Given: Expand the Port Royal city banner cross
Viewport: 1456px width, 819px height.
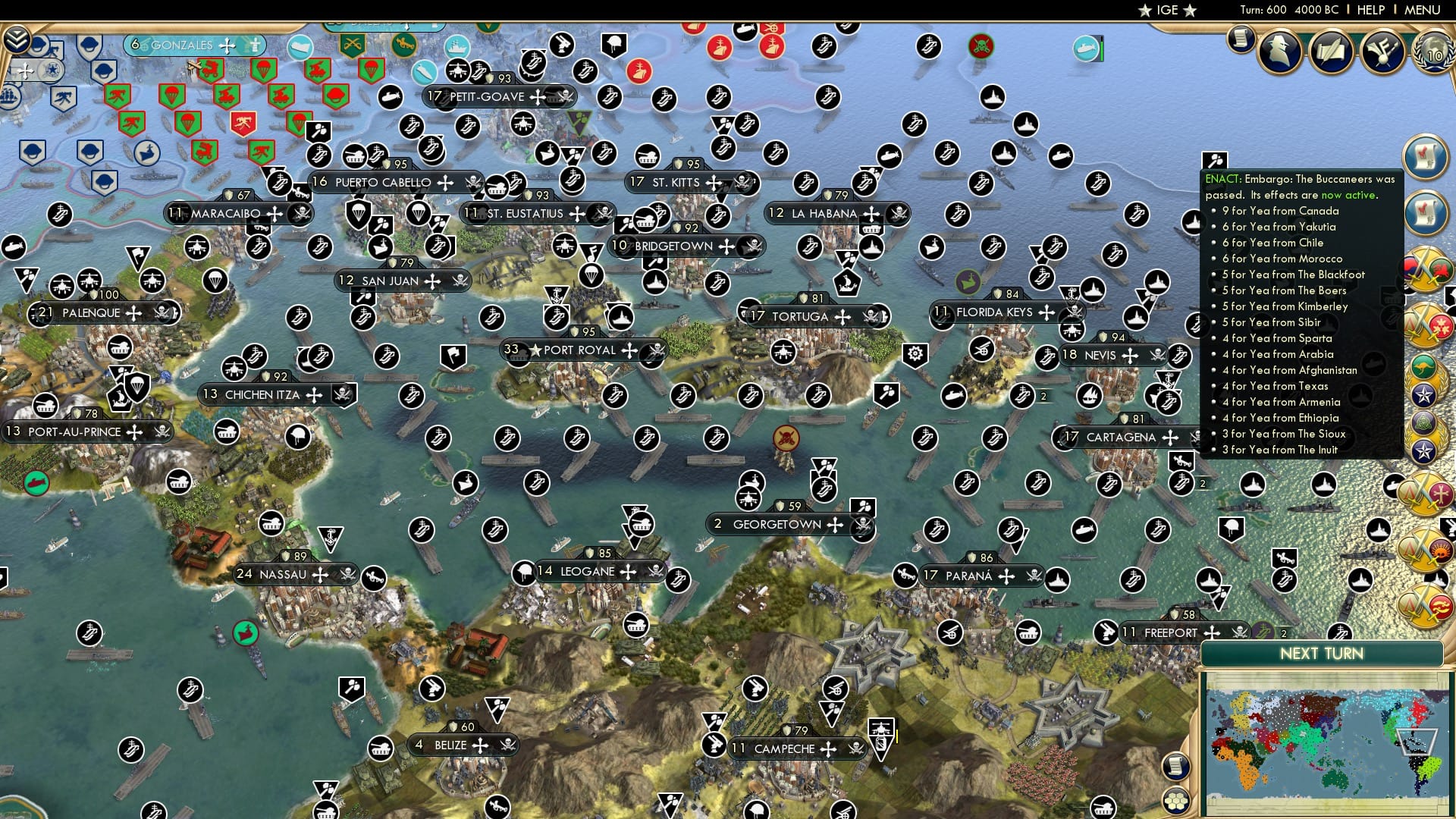Looking at the screenshot, I should (x=628, y=350).
